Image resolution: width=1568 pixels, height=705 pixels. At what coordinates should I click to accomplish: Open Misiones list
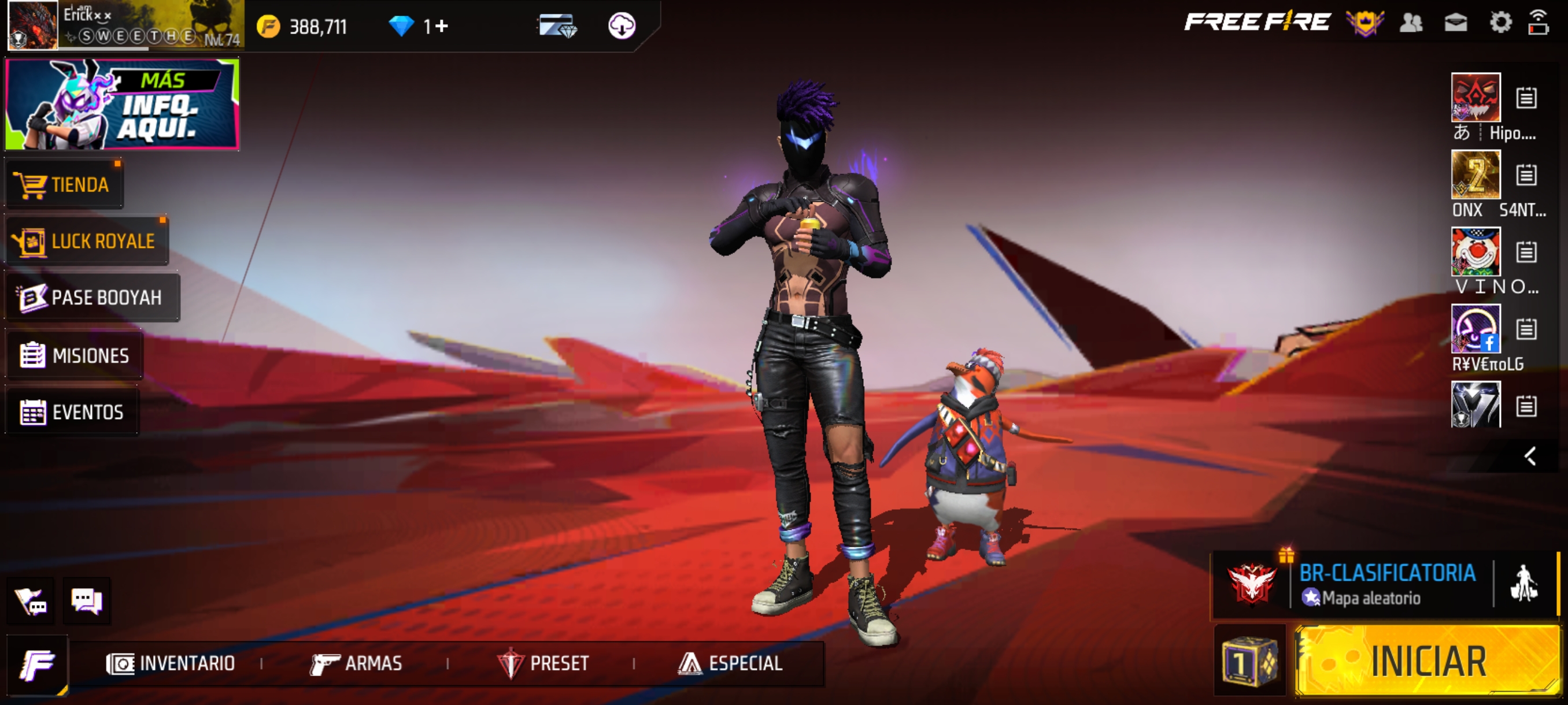point(74,355)
